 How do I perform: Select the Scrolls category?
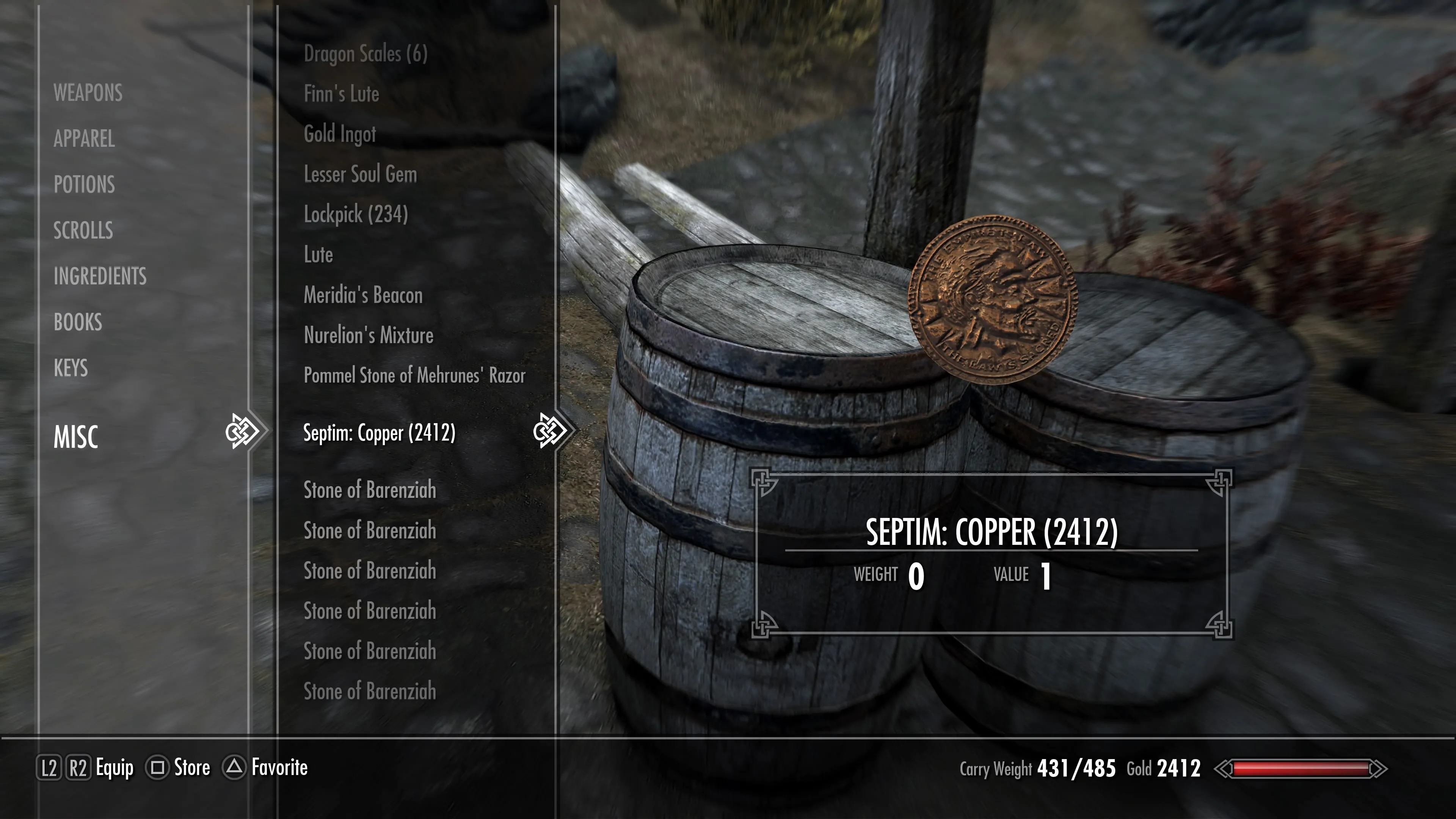[x=83, y=230]
